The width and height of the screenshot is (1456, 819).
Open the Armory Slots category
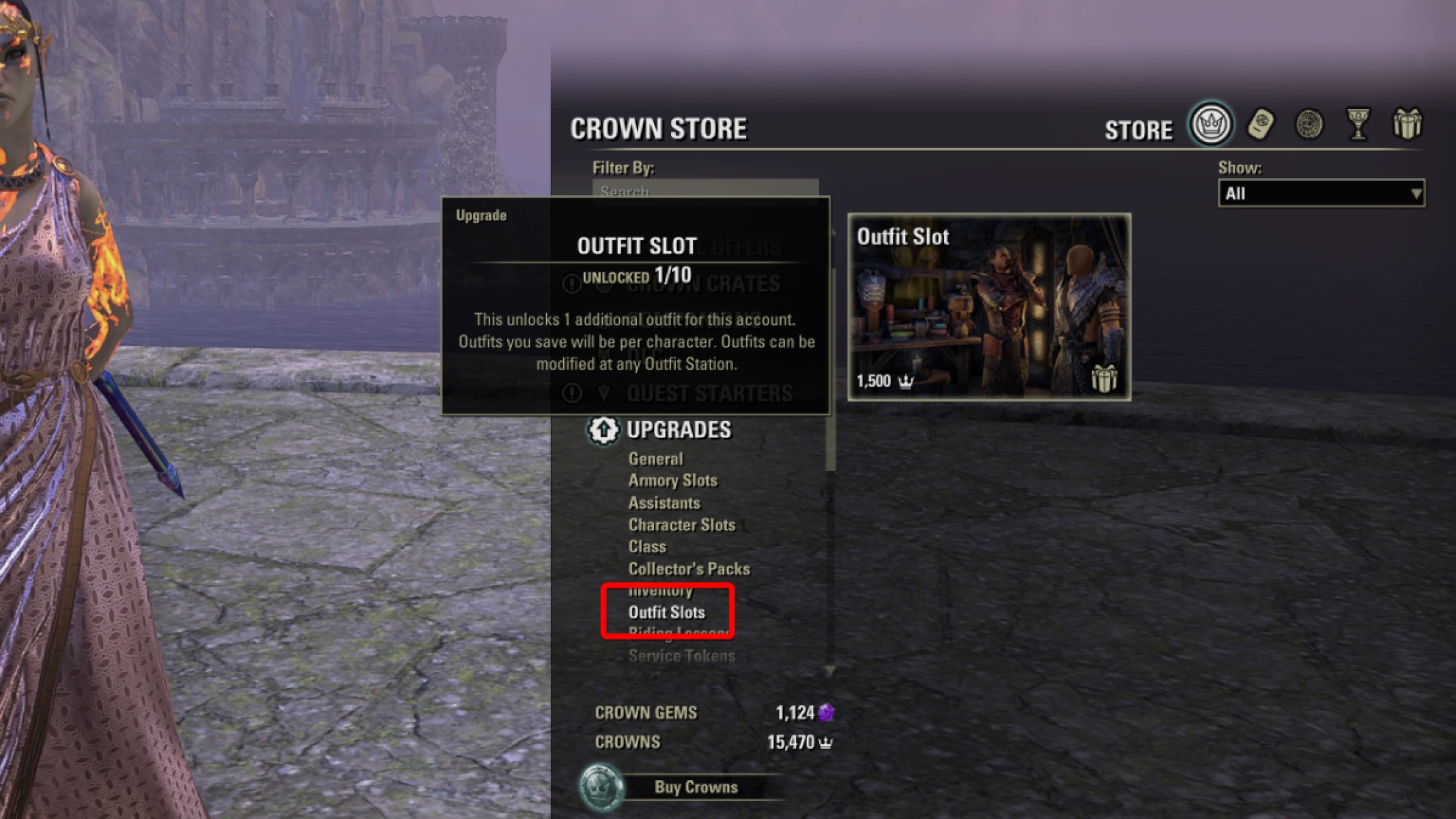[x=672, y=480]
